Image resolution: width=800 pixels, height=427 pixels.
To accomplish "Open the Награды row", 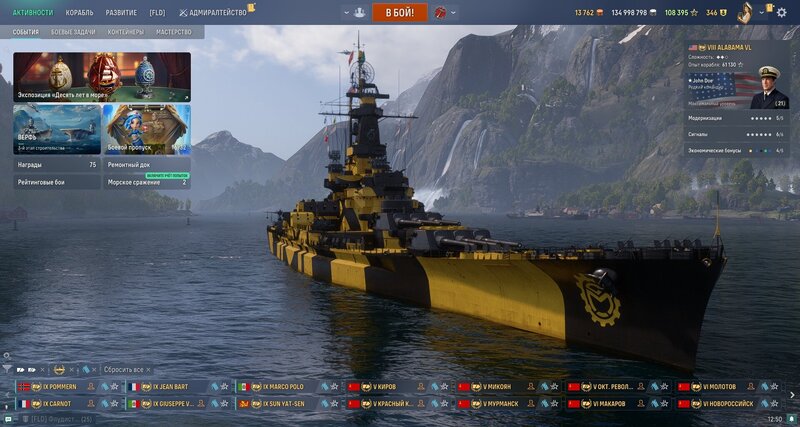I will [57, 164].
